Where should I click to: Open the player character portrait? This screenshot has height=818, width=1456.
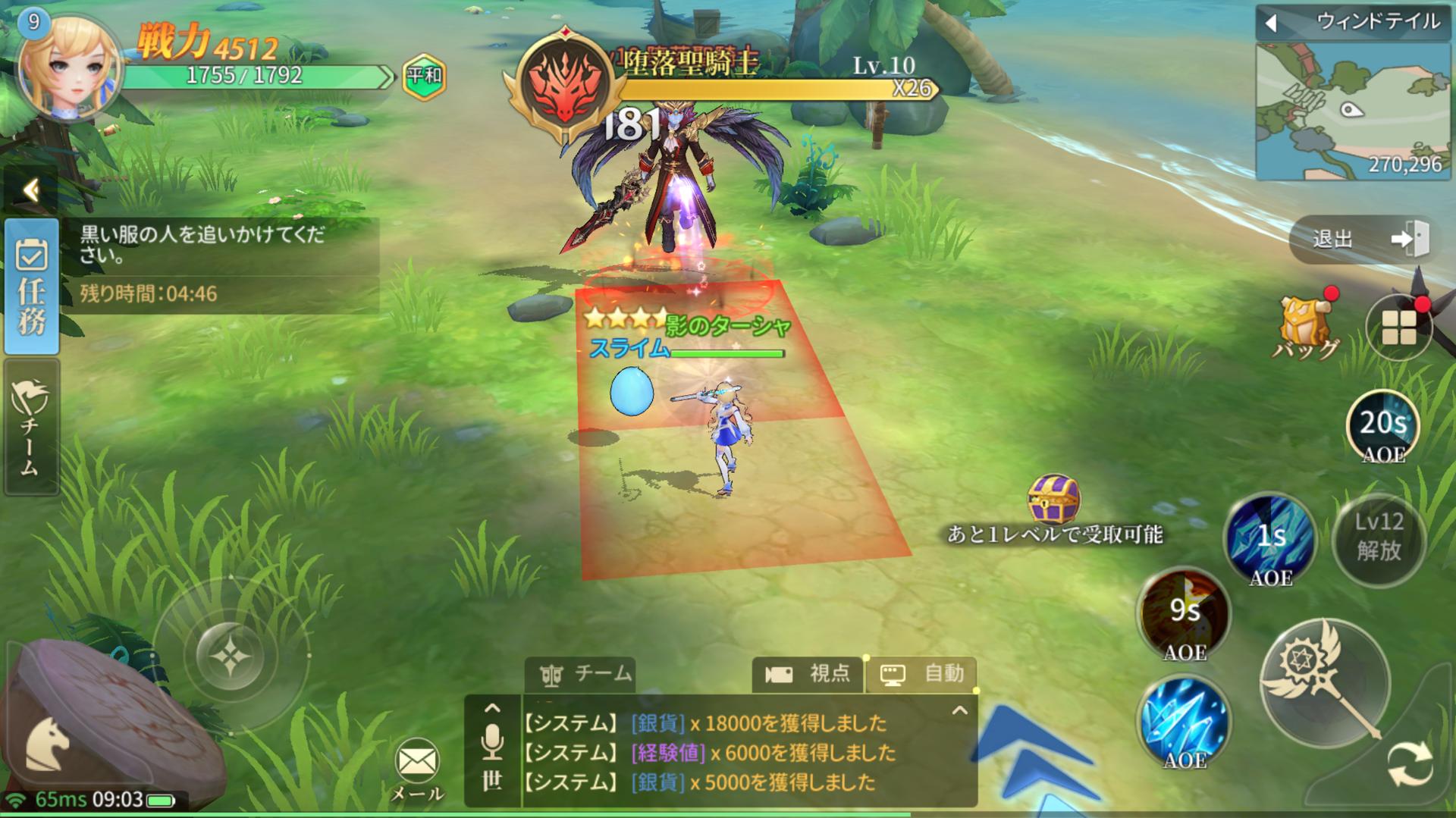coord(70,67)
